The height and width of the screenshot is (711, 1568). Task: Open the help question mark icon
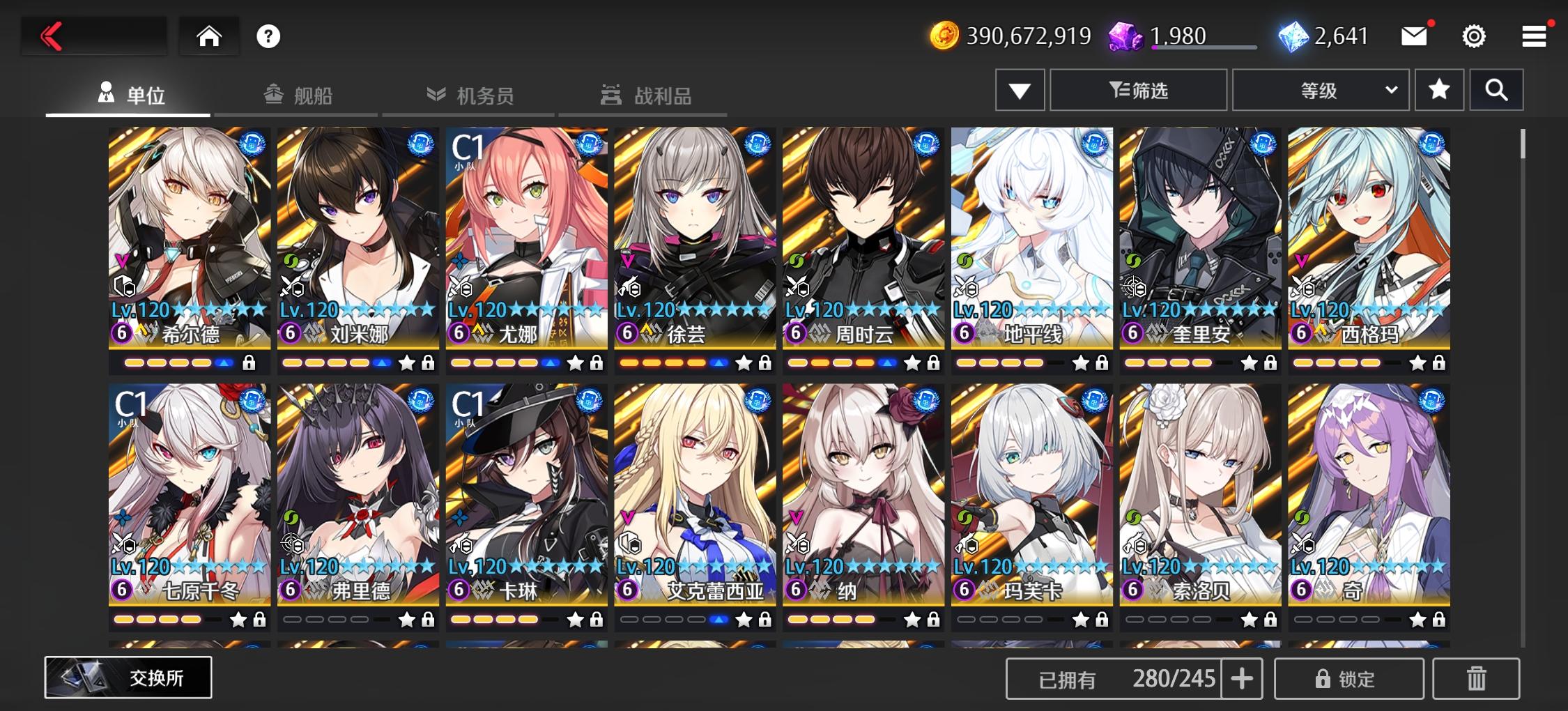pos(270,36)
